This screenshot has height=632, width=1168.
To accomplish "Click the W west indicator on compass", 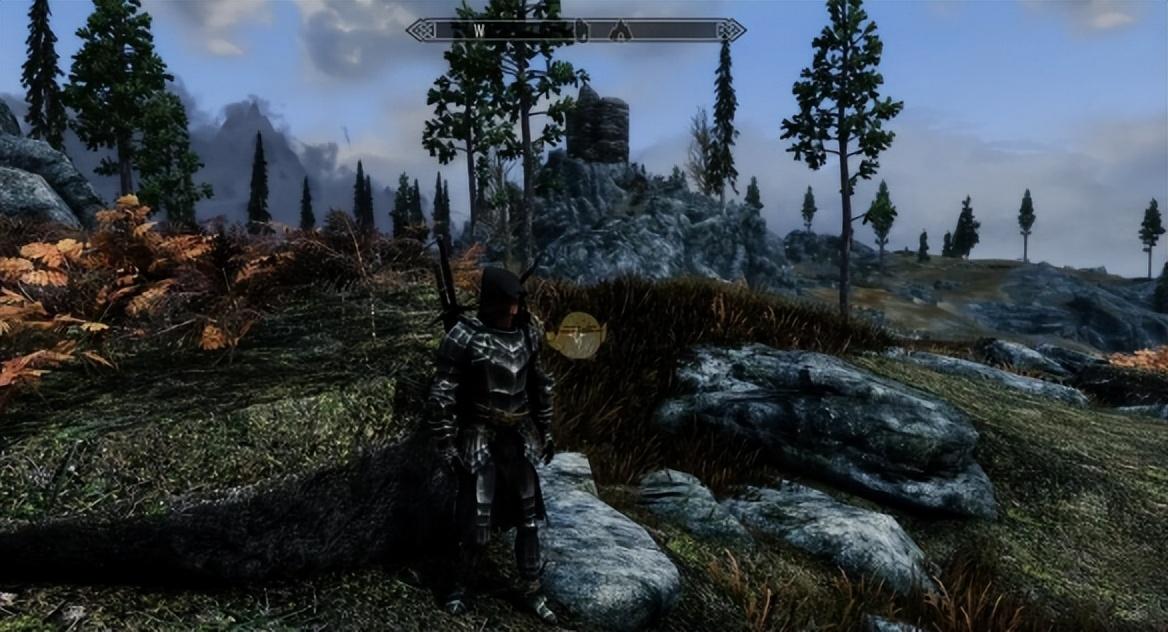I will point(479,30).
